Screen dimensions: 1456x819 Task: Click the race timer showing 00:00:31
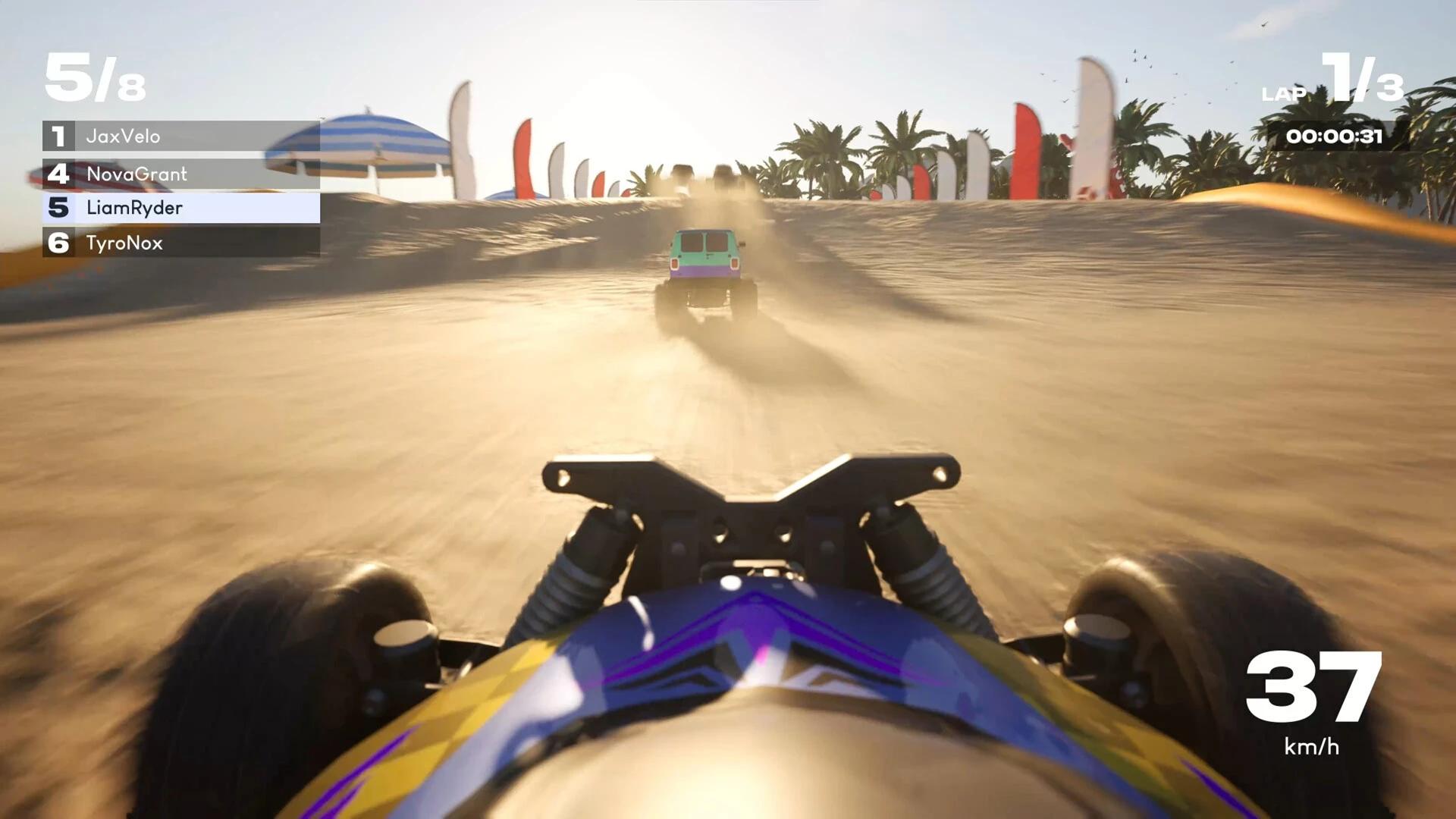1336,136
